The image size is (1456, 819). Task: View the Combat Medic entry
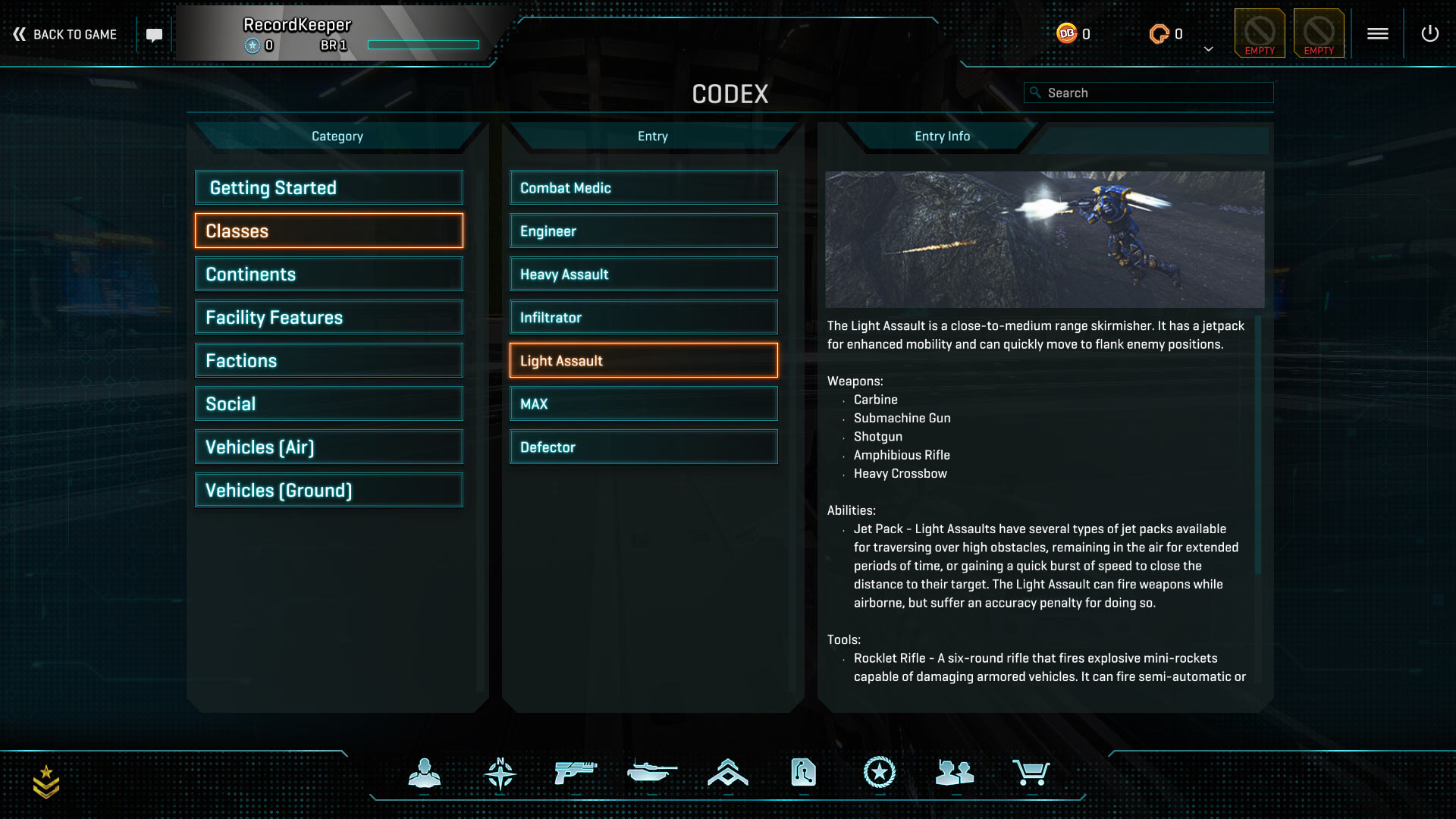tap(643, 187)
